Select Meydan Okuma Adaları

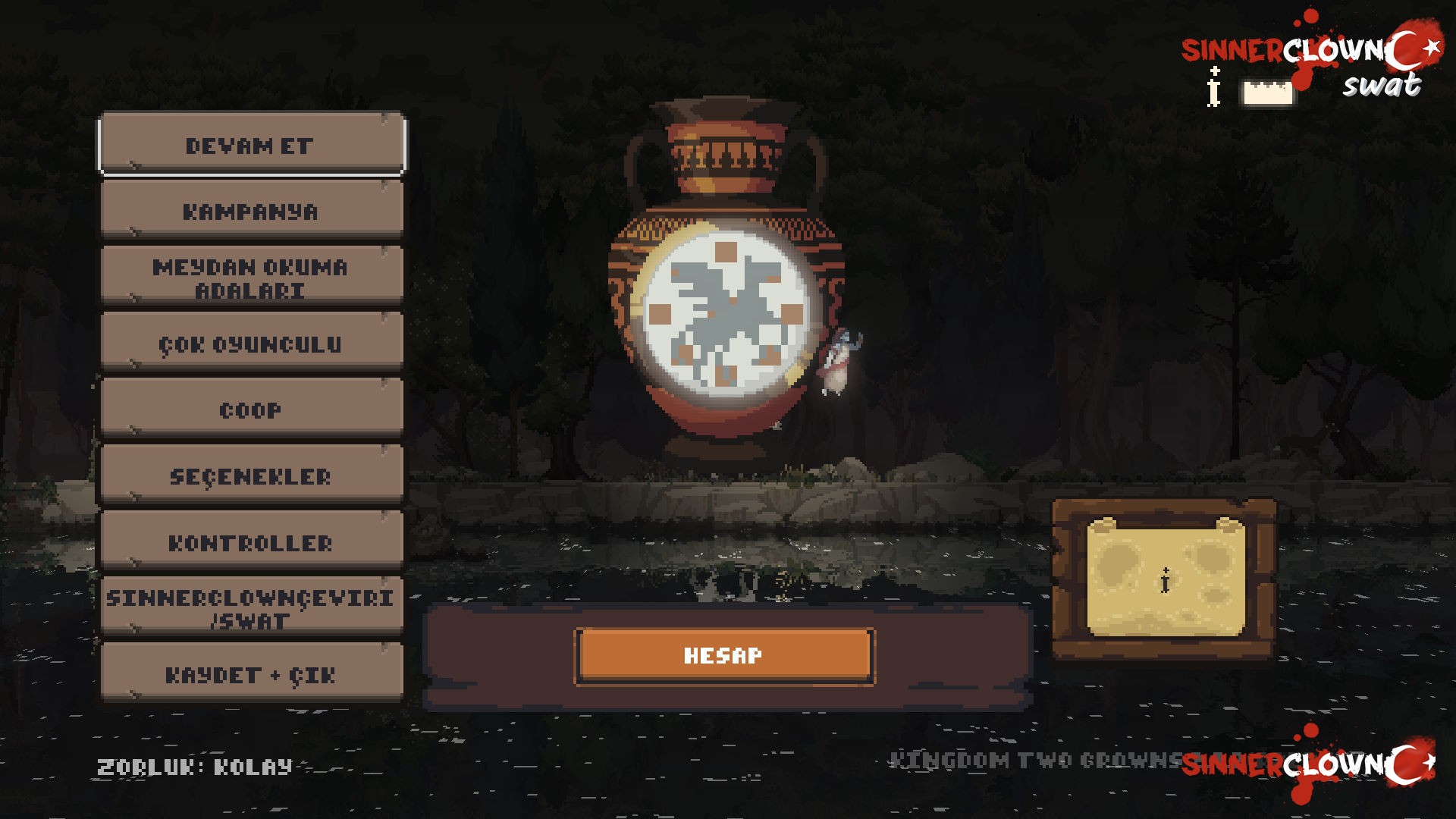pyautogui.click(x=251, y=278)
